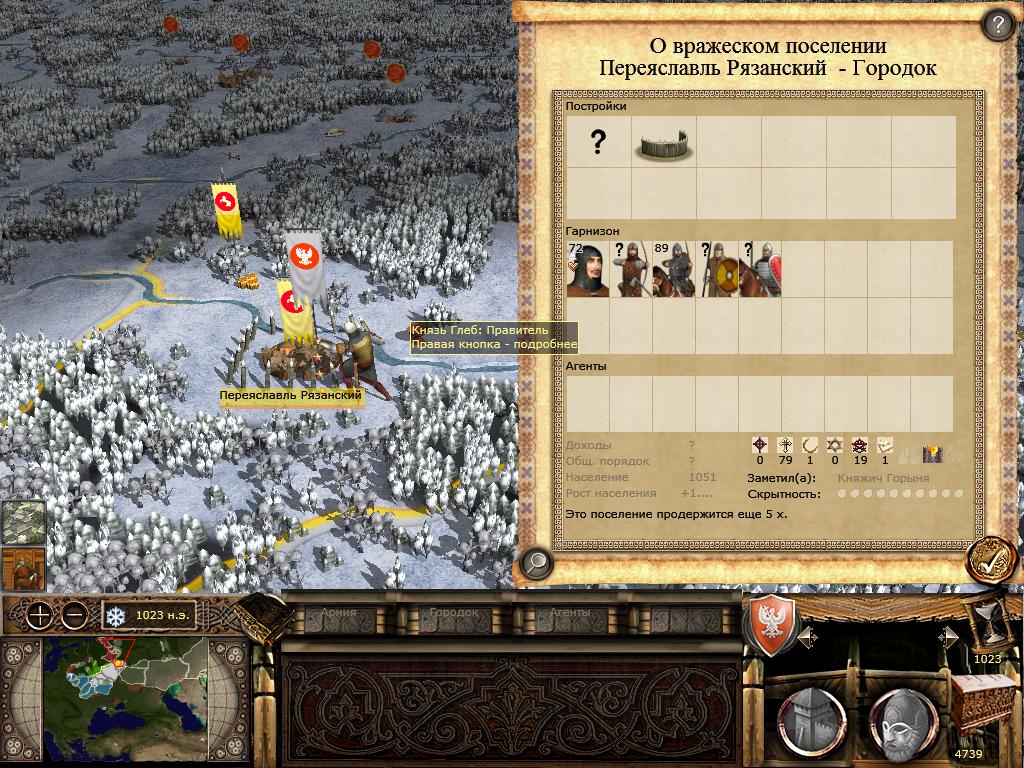Zoom in the minimap with plus button

[40, 615]
